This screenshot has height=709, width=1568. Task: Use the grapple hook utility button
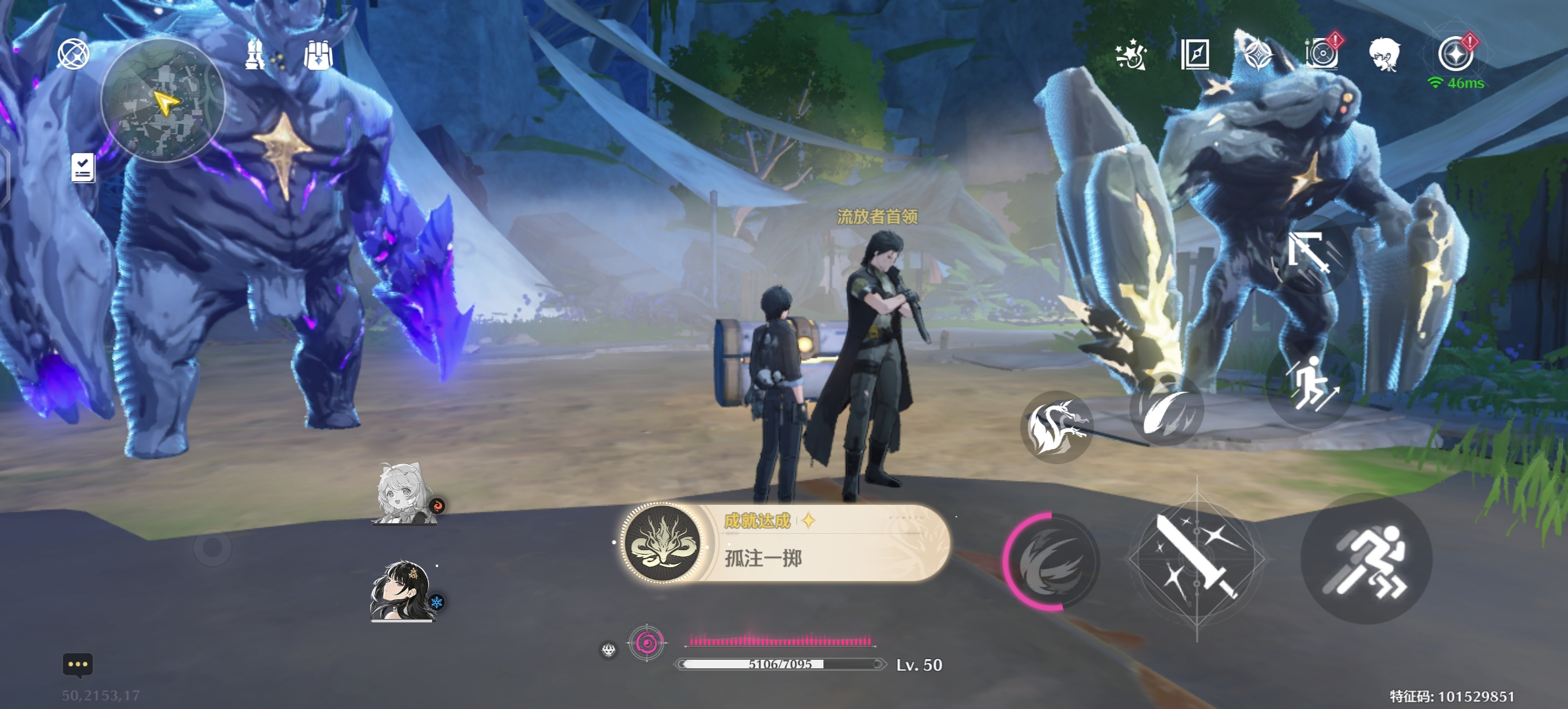(x=1307, y=251)
